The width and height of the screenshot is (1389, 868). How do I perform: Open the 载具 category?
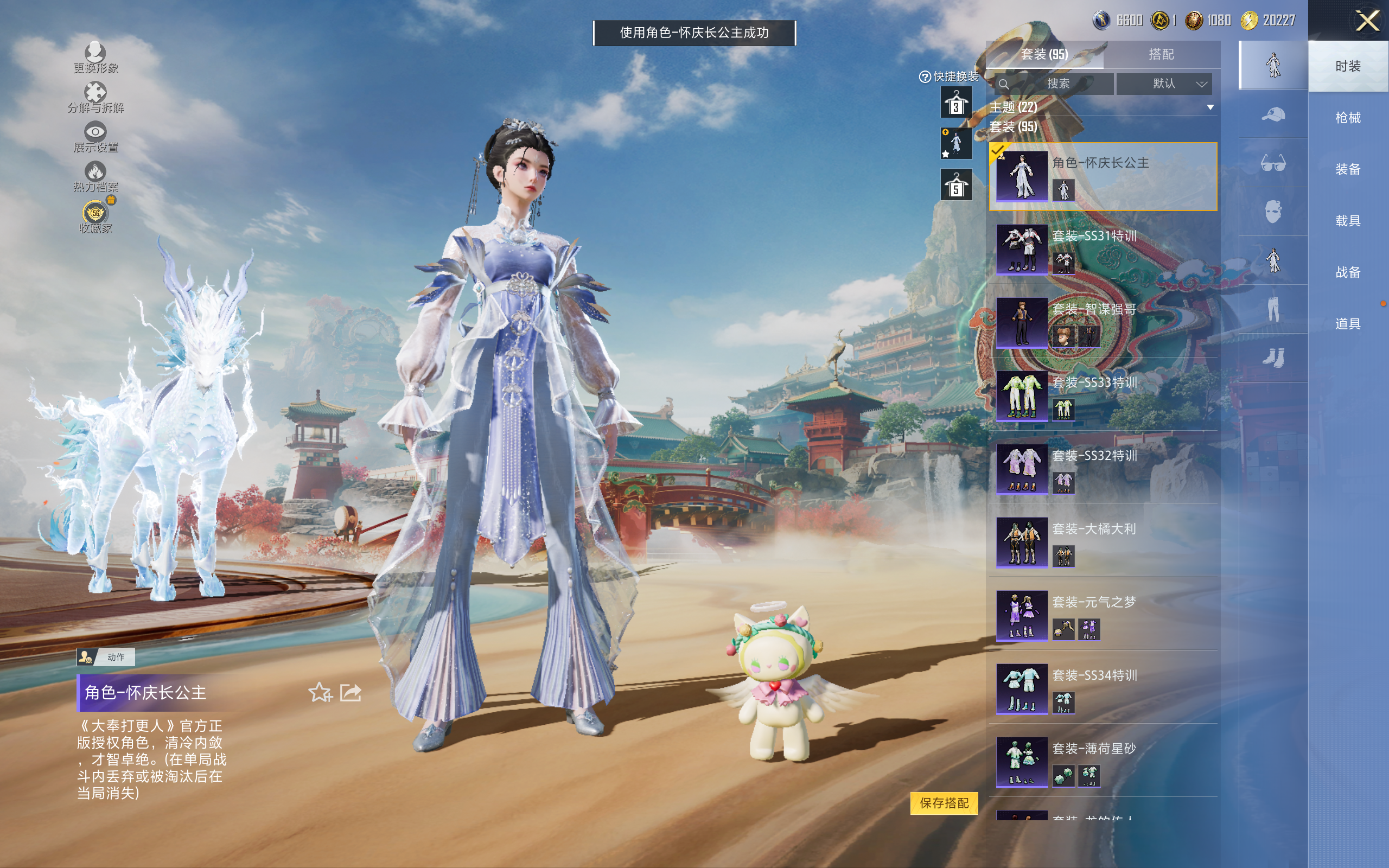pyautogui.click(x=1347, y=220)
